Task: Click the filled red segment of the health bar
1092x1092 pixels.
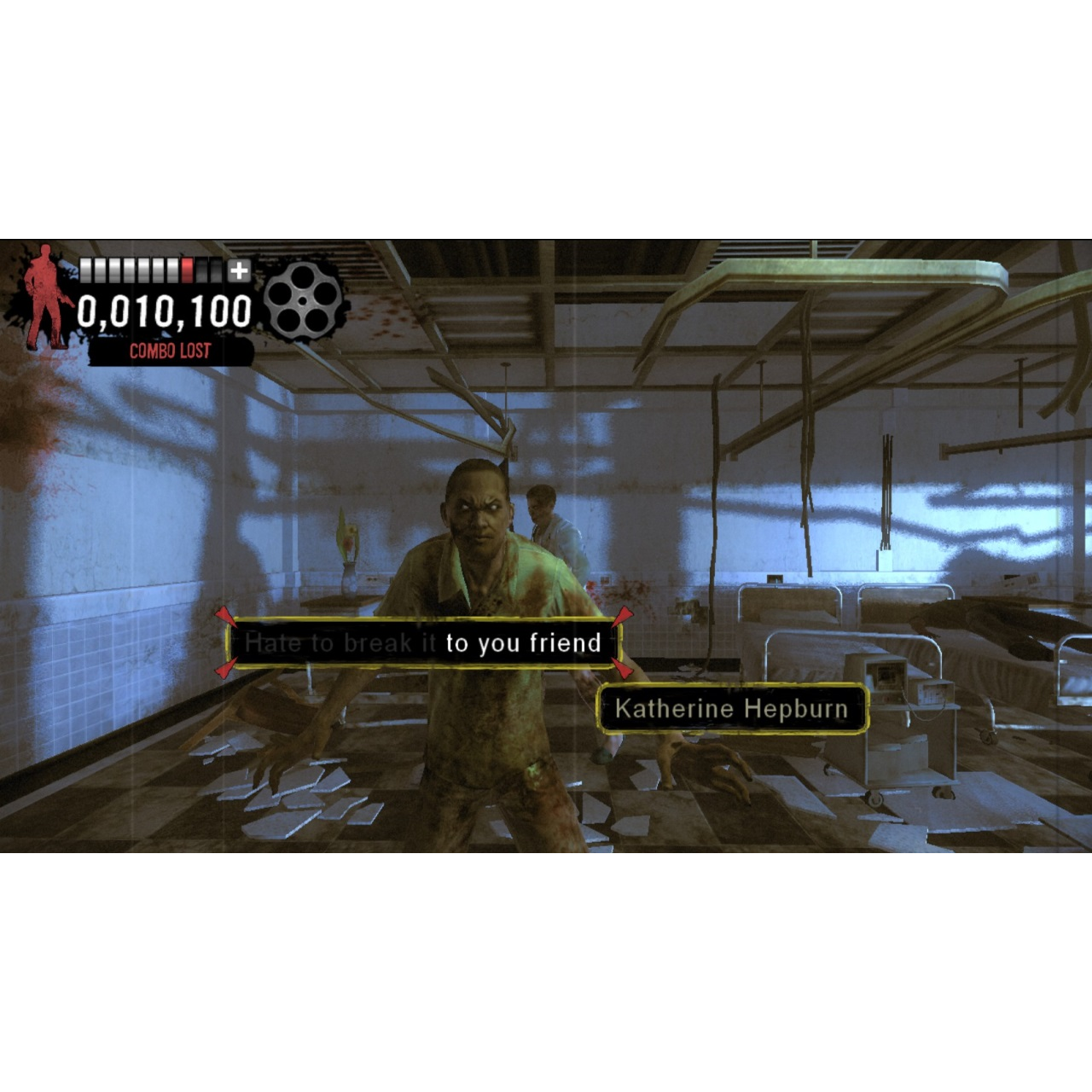Action: click(186, 270)
